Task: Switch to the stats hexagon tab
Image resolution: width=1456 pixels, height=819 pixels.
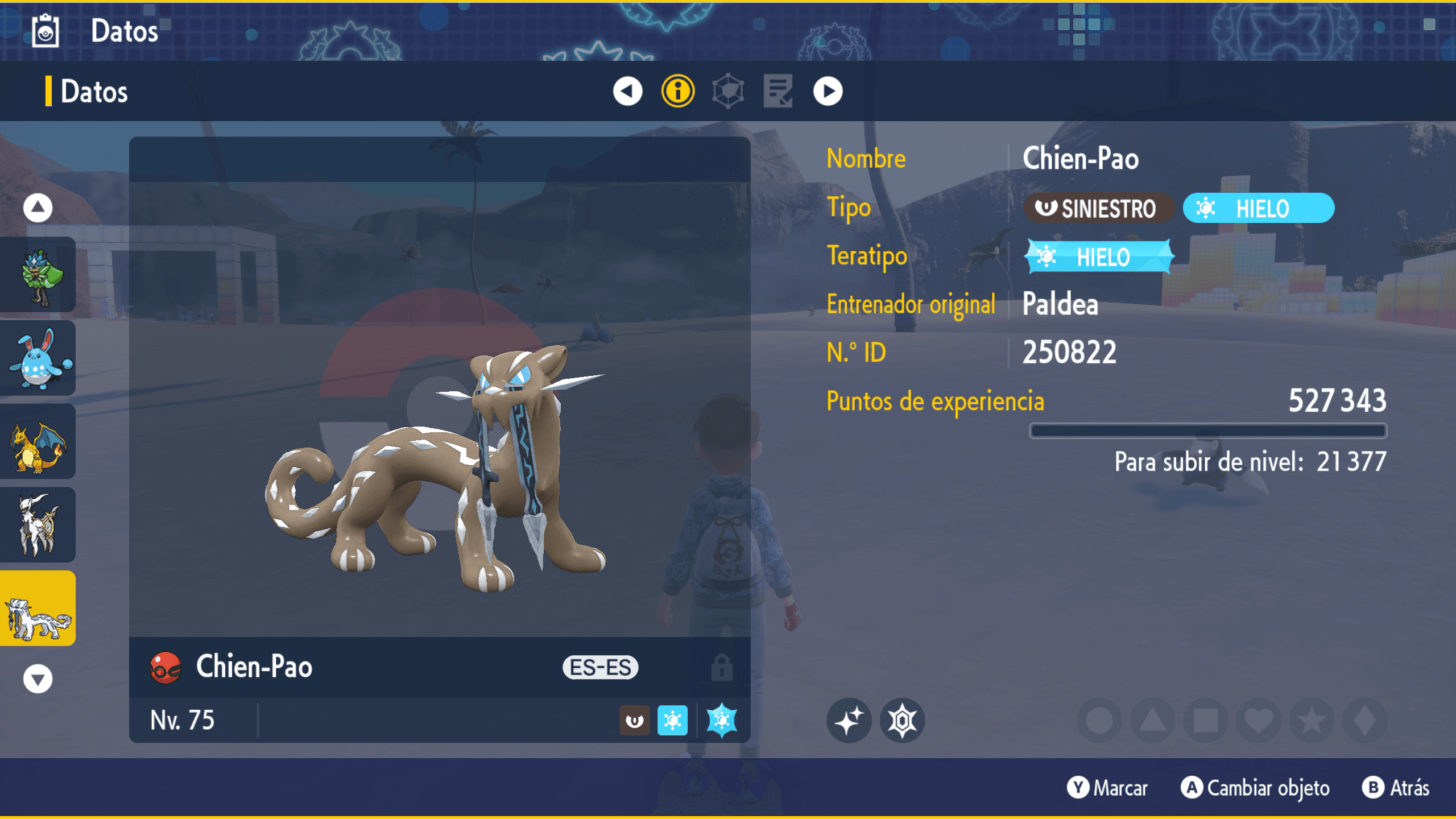Action: [727, 91]
